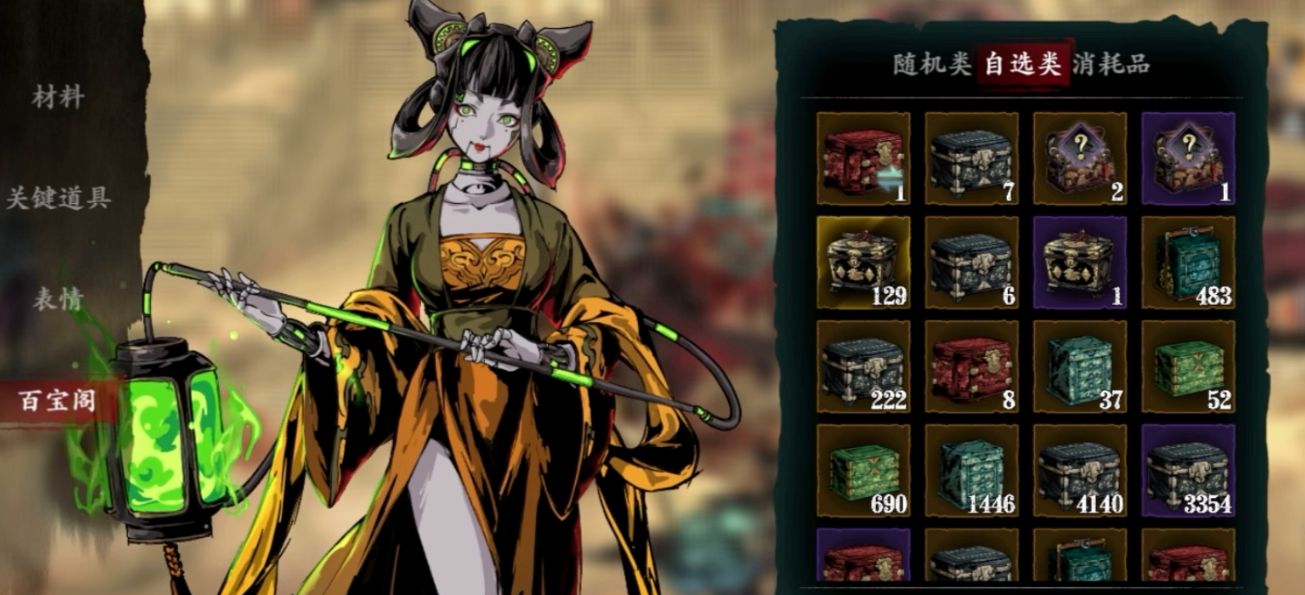This screenshot has height=595, width=1305.
Task: Pick the mystery chest slot with 2
Action: pyautogui.click(x=1079, y=159)
